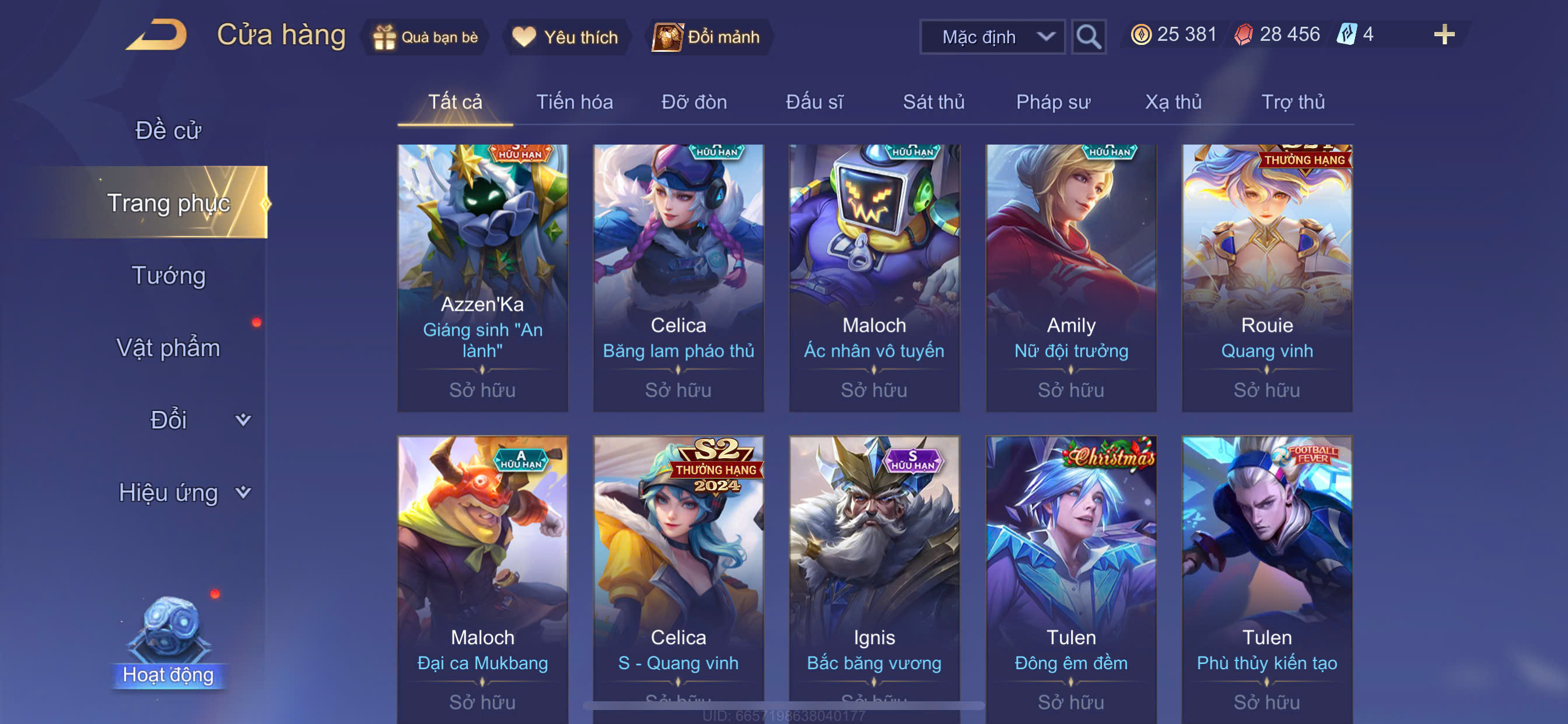This screenshot has width=1568, height=724.
Task: Open the Mặc định sort dropdown
Action: 992,37
